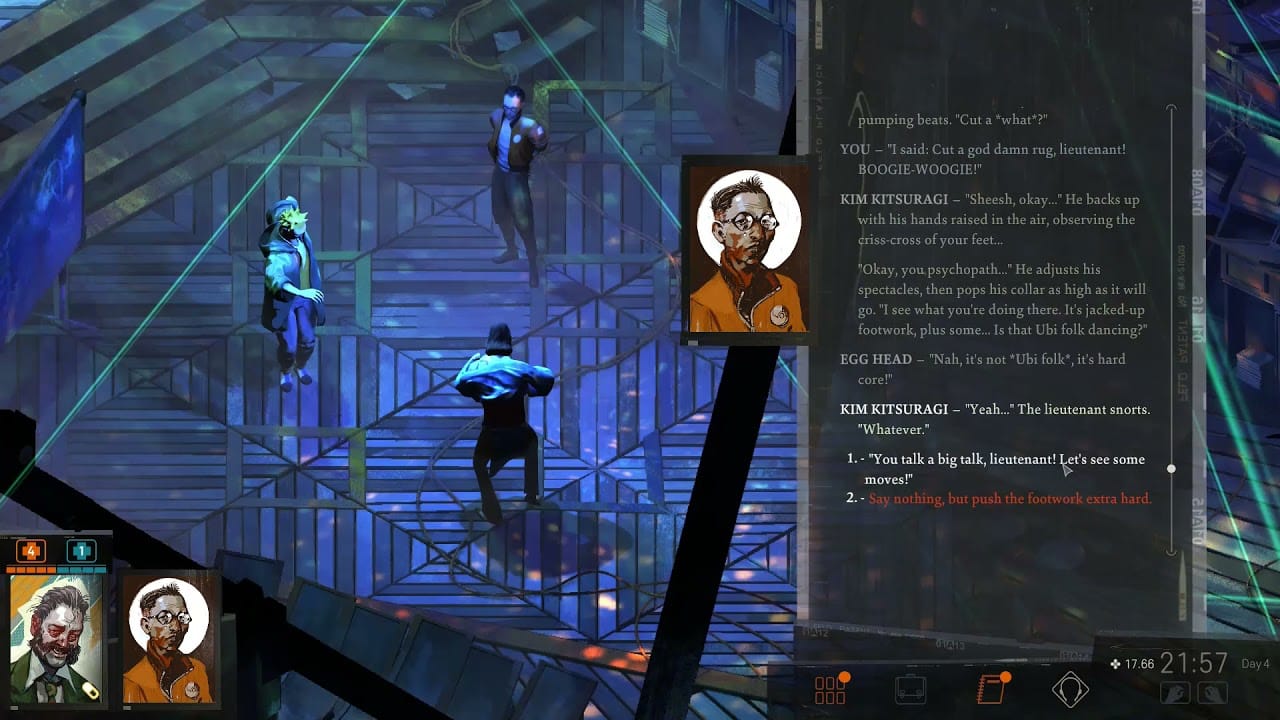Viewport: 1280px width, 720px height.
Task: Click the clock showing 21:57
Action: (x=1192, y=661)
